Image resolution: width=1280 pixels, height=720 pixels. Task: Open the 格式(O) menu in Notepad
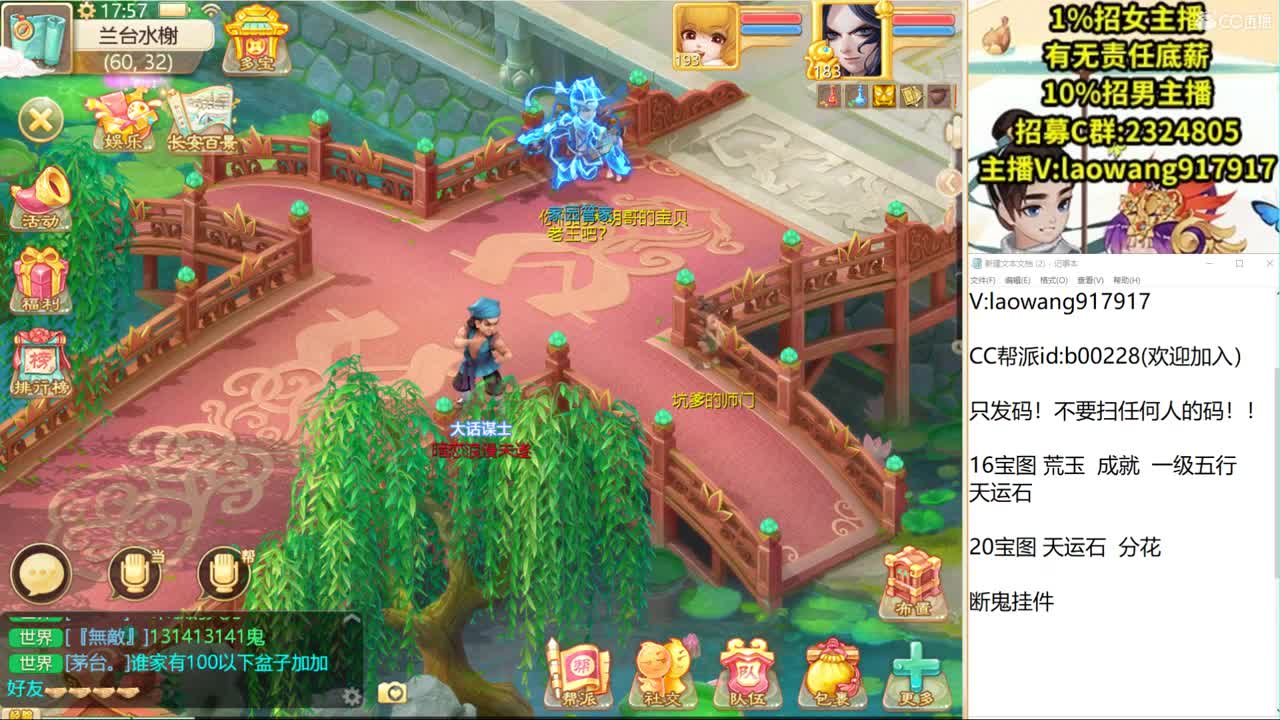click(1054, 281)
